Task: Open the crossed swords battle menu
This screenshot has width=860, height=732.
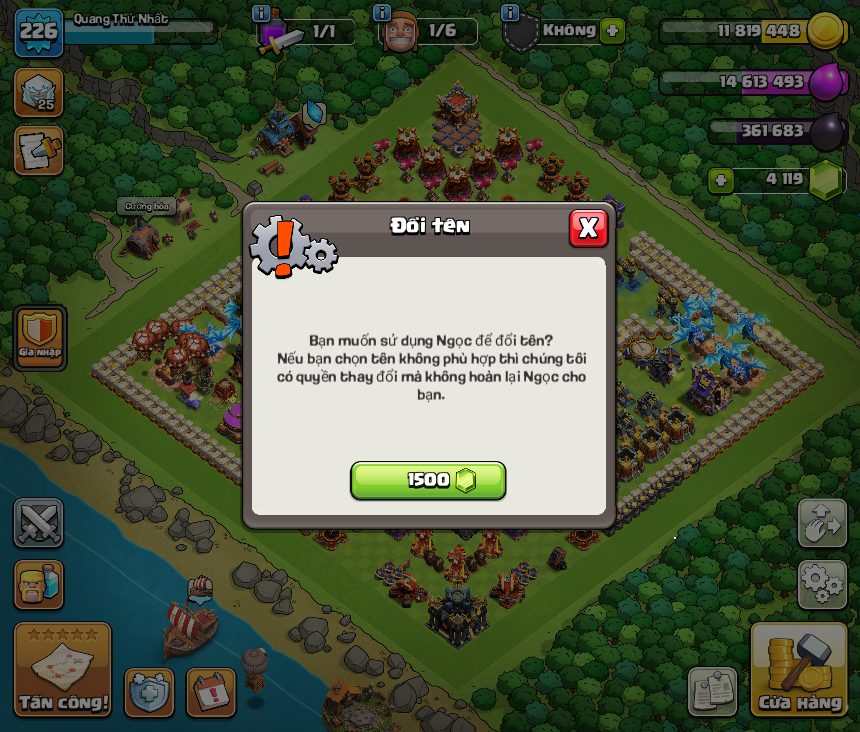Action: pyautogui.click(x=38, y=523)
